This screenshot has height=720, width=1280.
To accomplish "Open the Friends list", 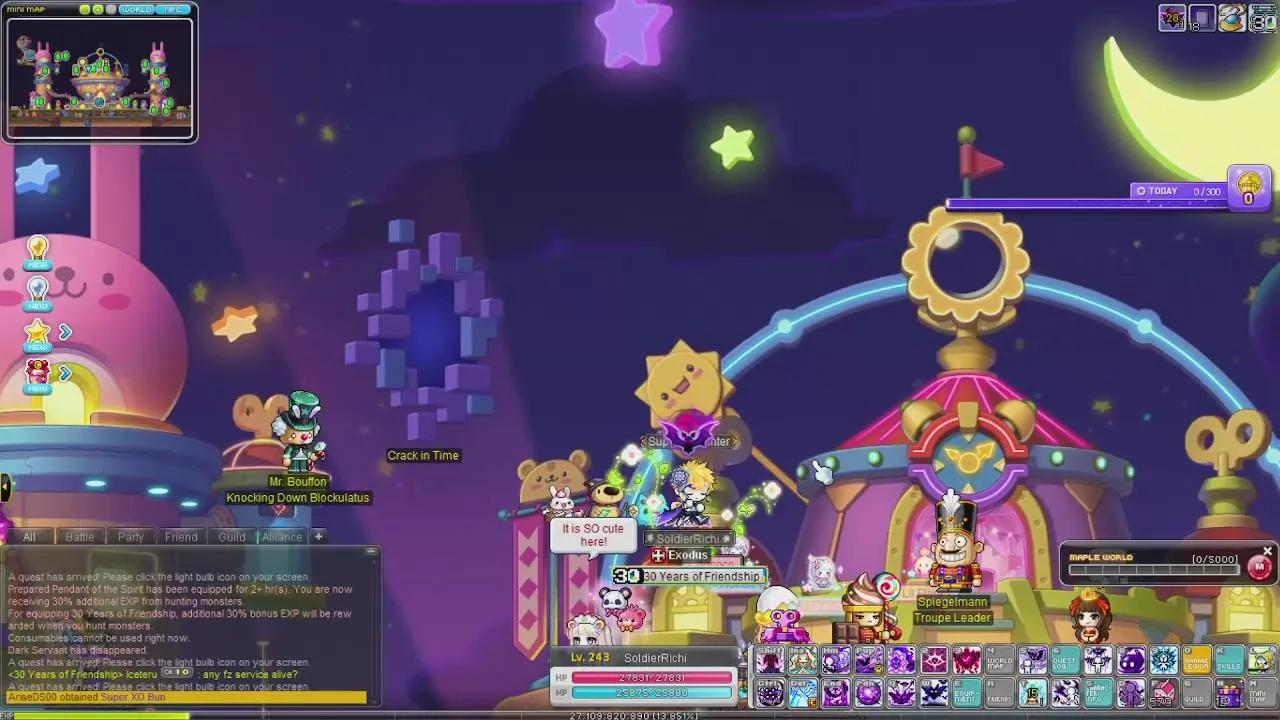I will (x=1000, y=691).
